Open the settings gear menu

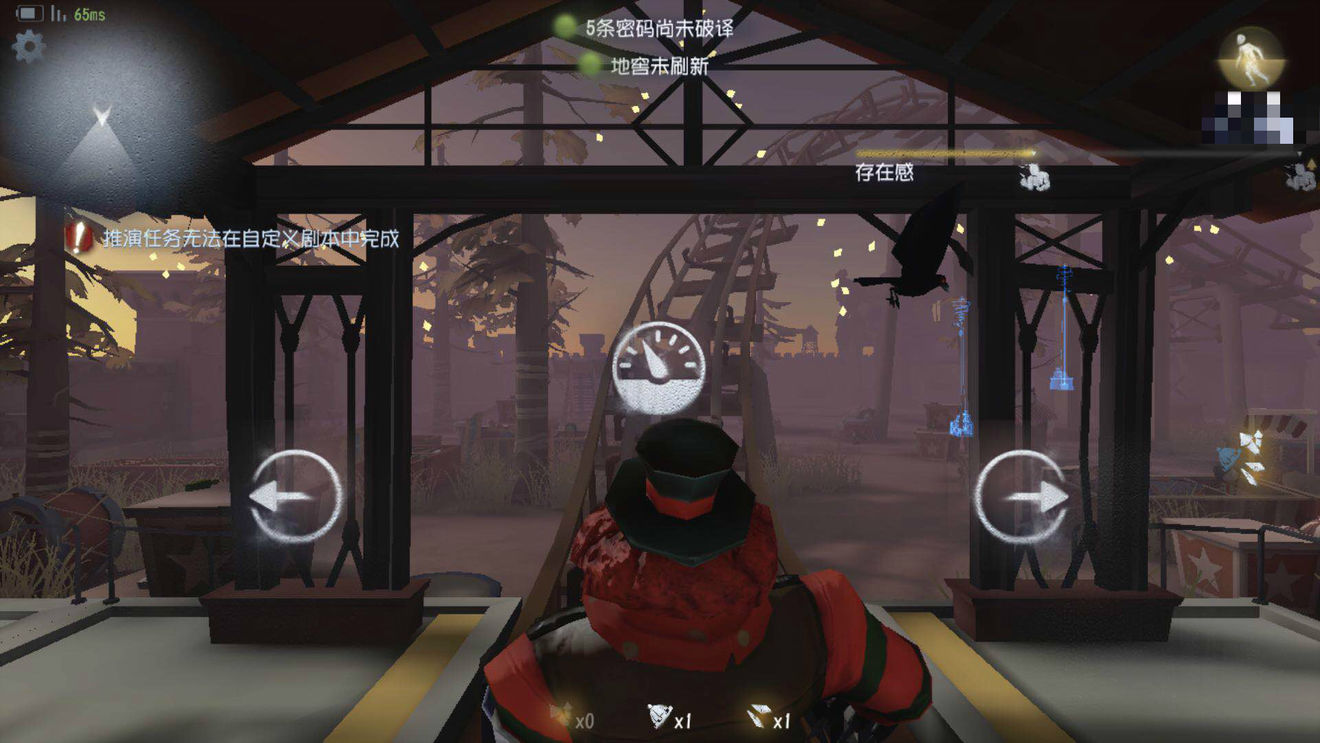point(28,46)
